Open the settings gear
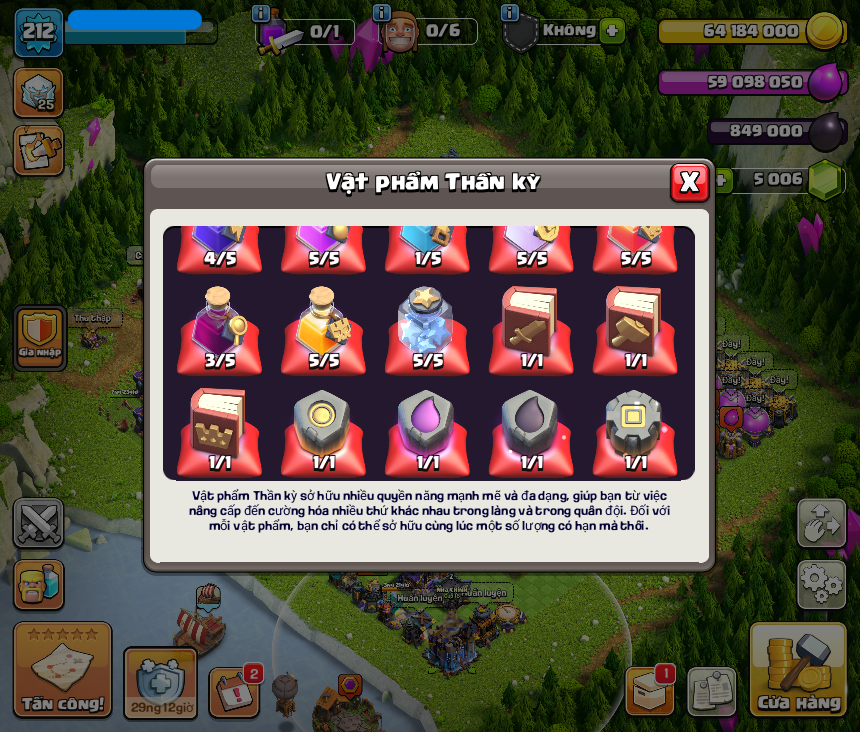860x732 pixels. [821, 583]
